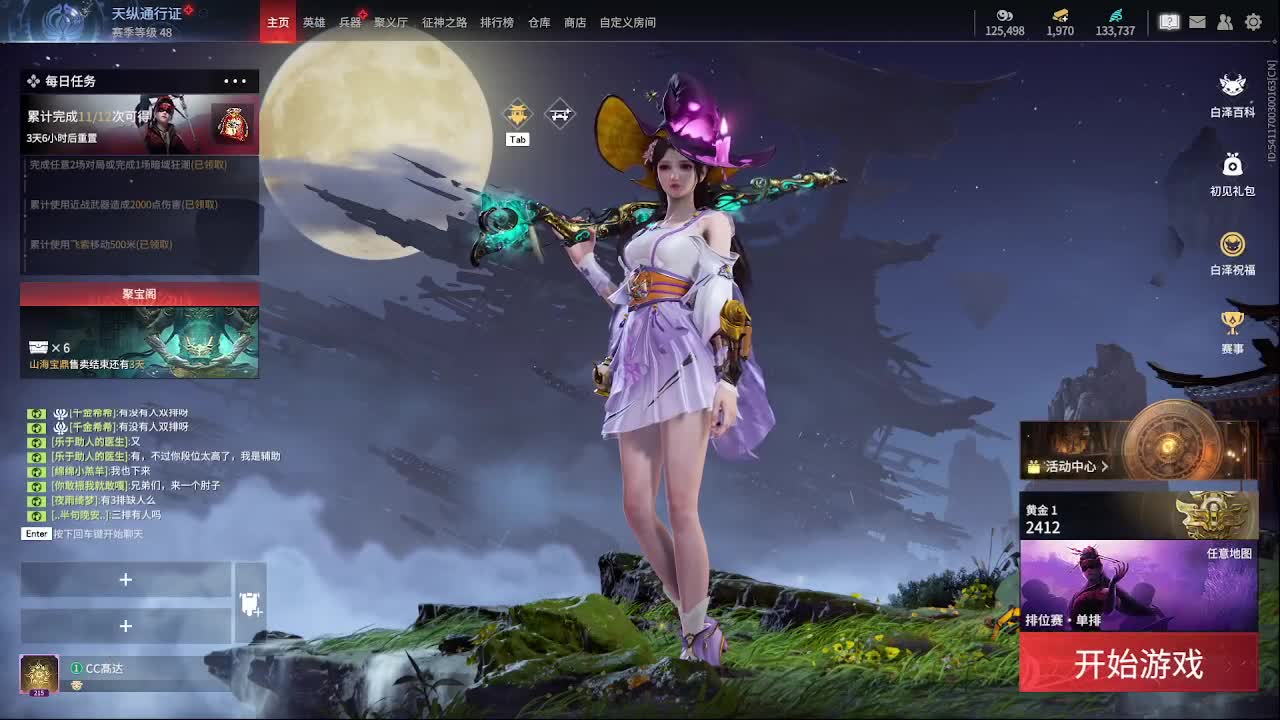
Task: Click the help manual book icon
Action: coord(1168,21)
